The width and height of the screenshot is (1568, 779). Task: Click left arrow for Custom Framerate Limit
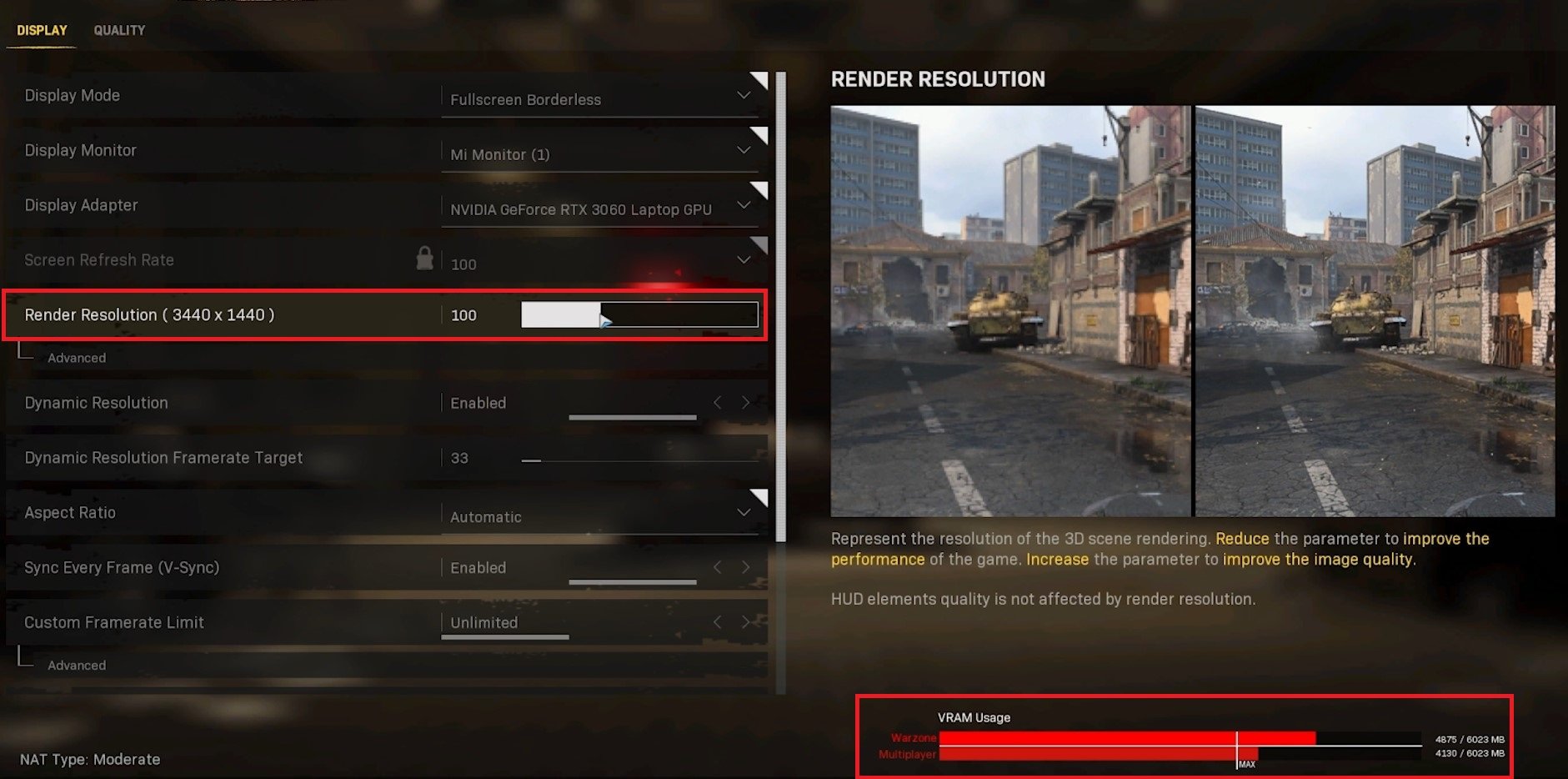[717, 622]
